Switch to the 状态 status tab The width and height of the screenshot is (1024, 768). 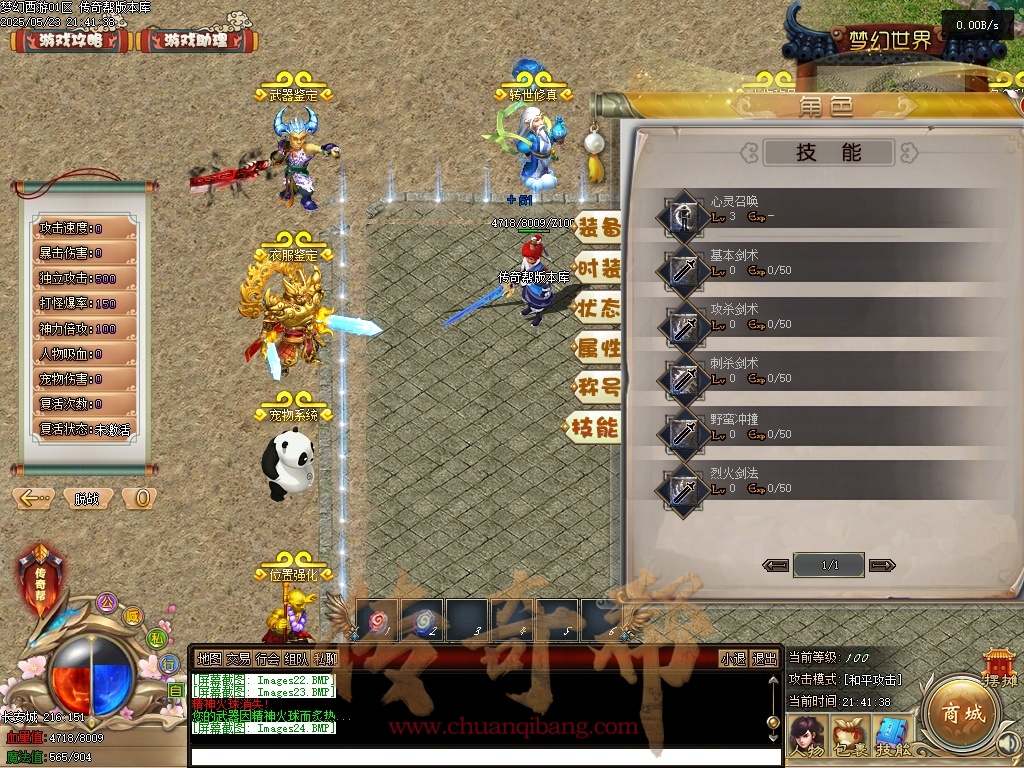click(x=597, y=308)
